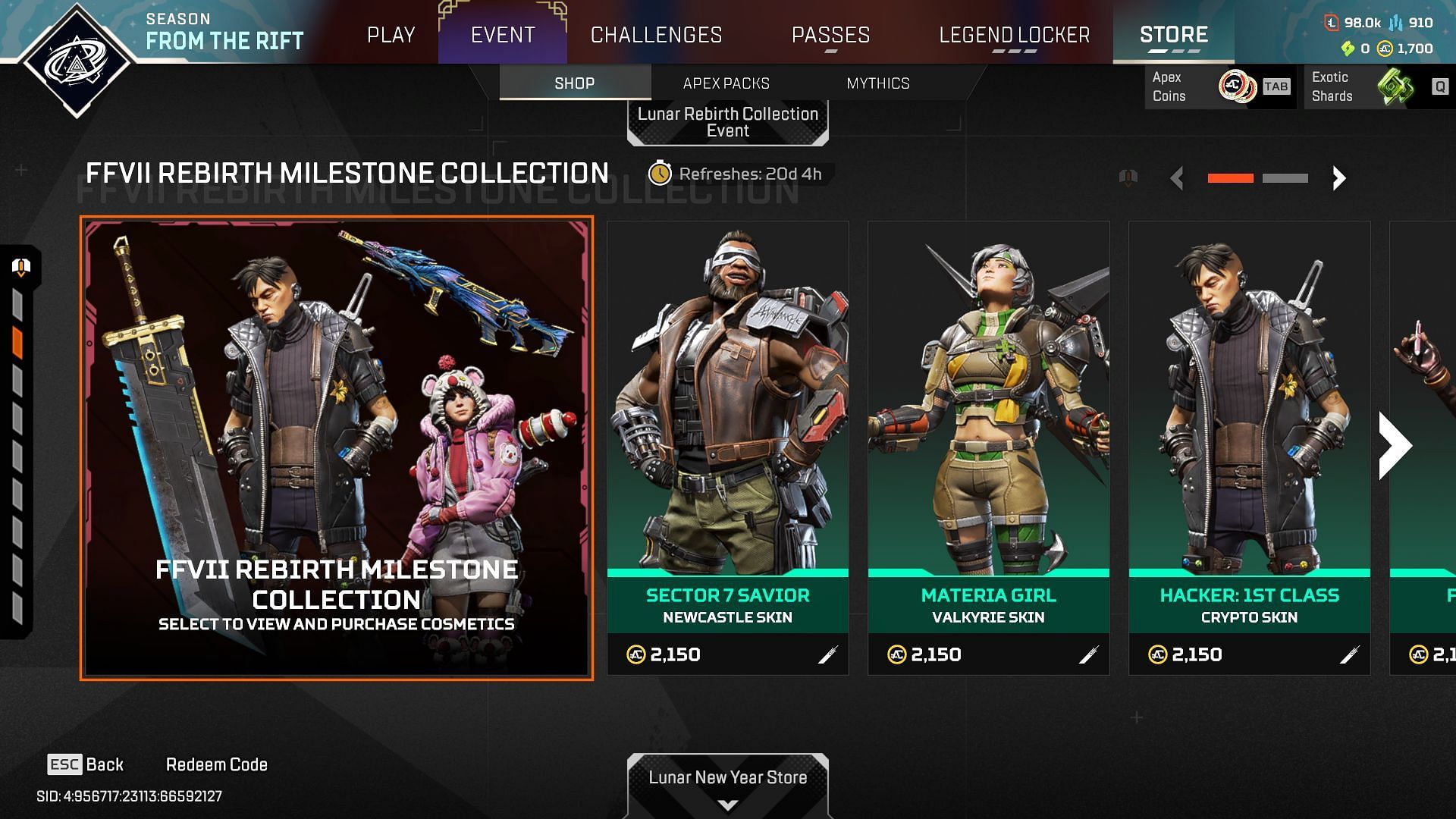Viewport: 1456px width, 819px height.
Task: Open the Play tab
Action: coord(391,35)
